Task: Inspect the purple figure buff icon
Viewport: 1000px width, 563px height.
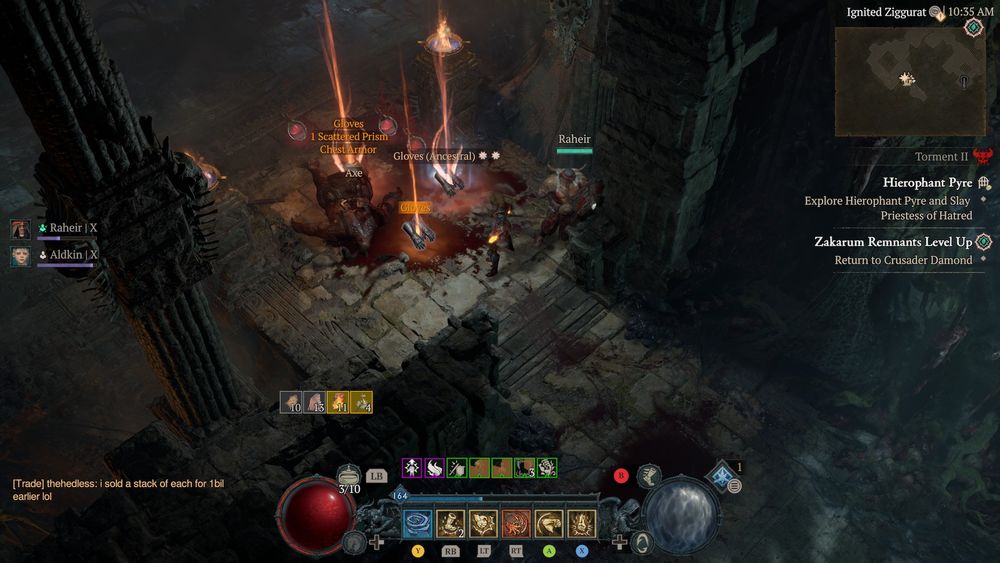Action: 411,467
